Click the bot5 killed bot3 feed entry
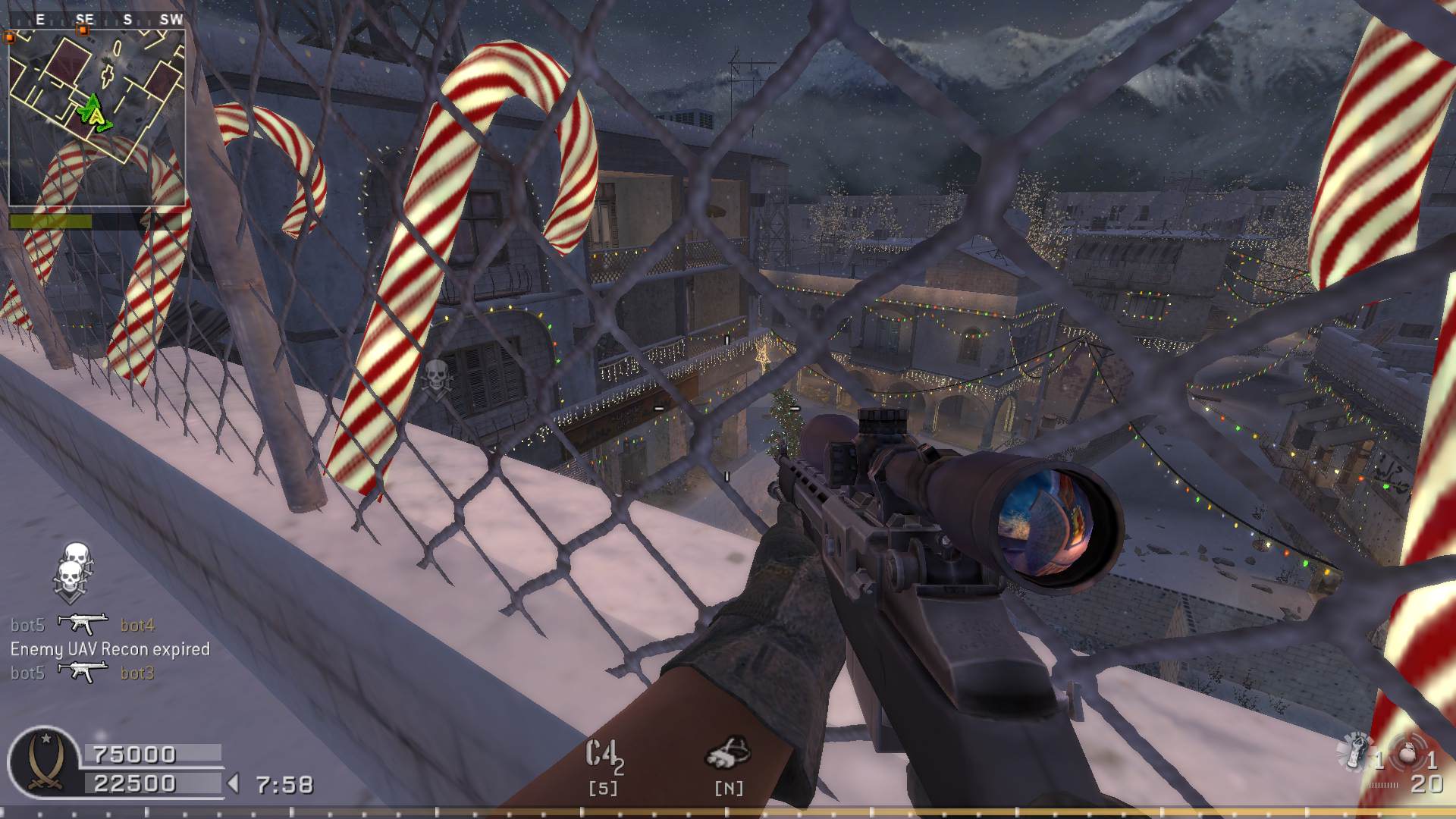The height and width of the screenshot is (819, 1456). (x=83, y=673)
